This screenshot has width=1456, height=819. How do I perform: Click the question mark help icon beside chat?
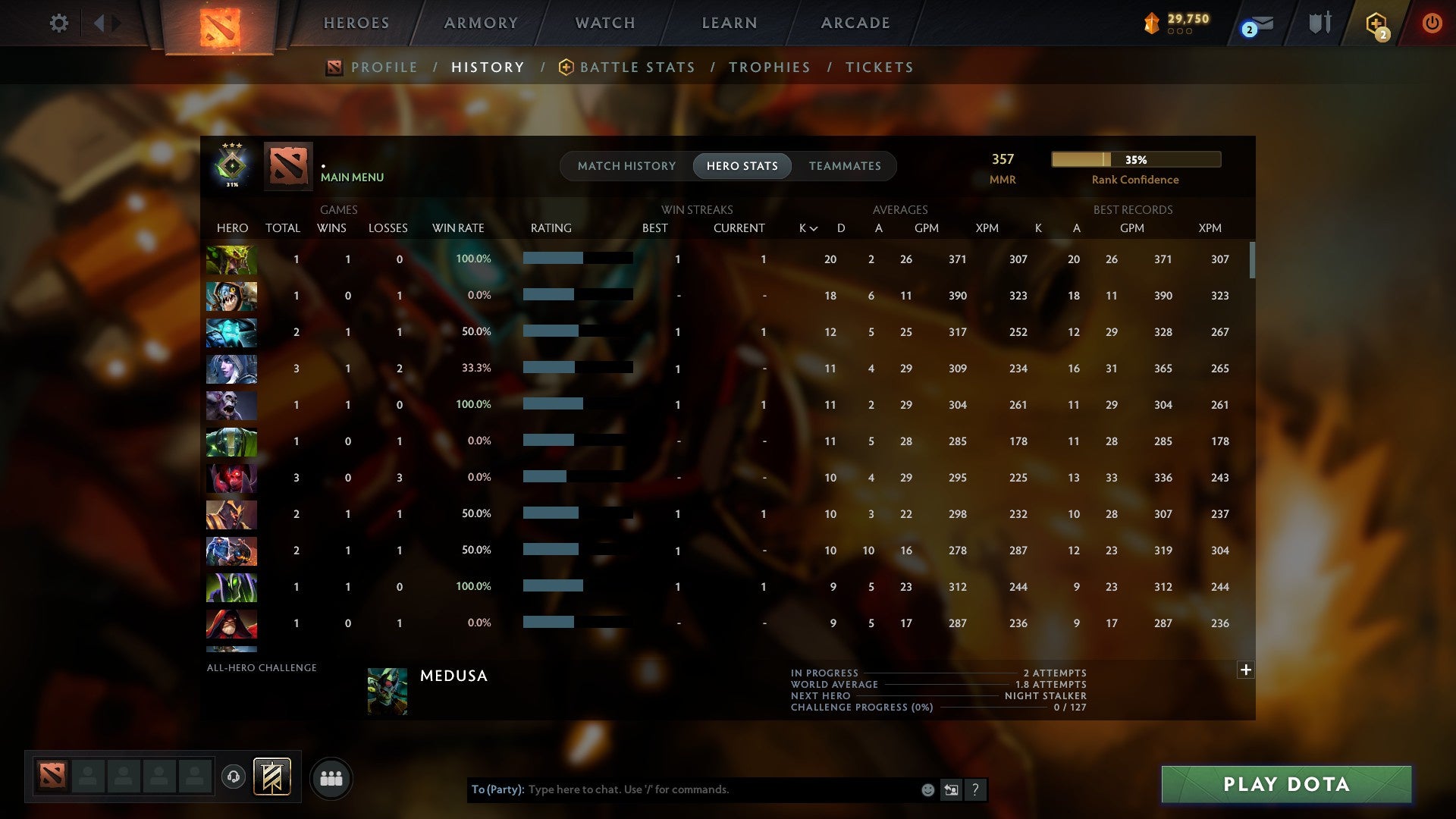pyautogui.click(x=976, y=789)
